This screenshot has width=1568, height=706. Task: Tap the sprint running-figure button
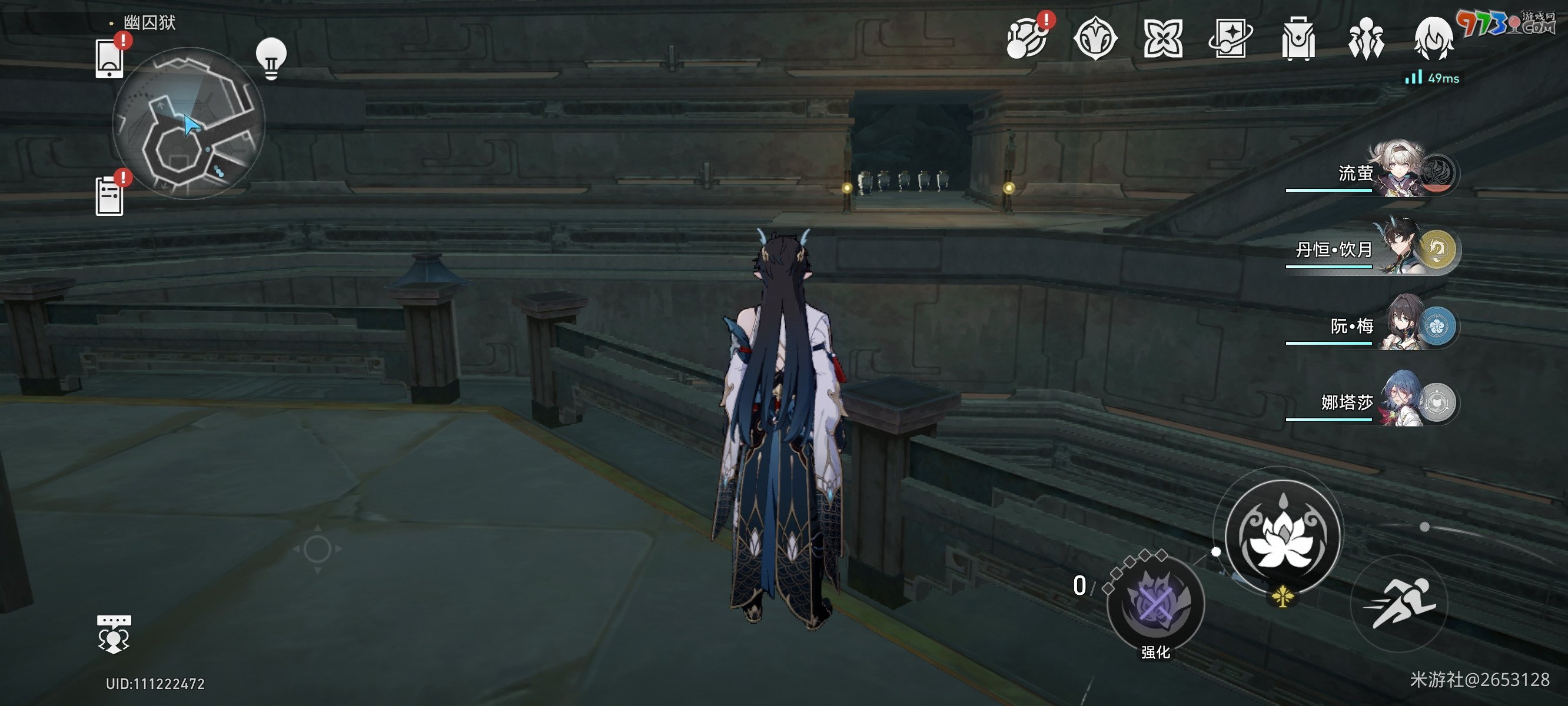[x=1399, y=603]
